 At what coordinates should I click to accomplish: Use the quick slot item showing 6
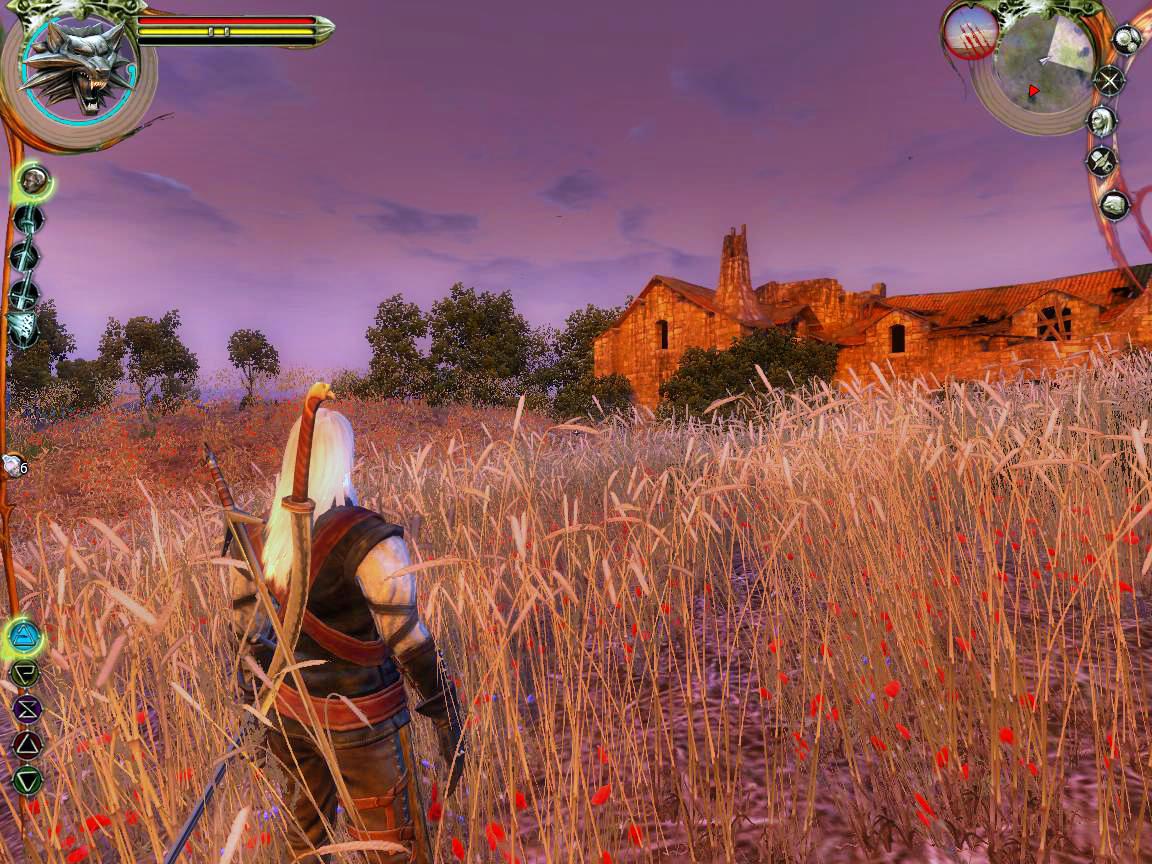14,465
